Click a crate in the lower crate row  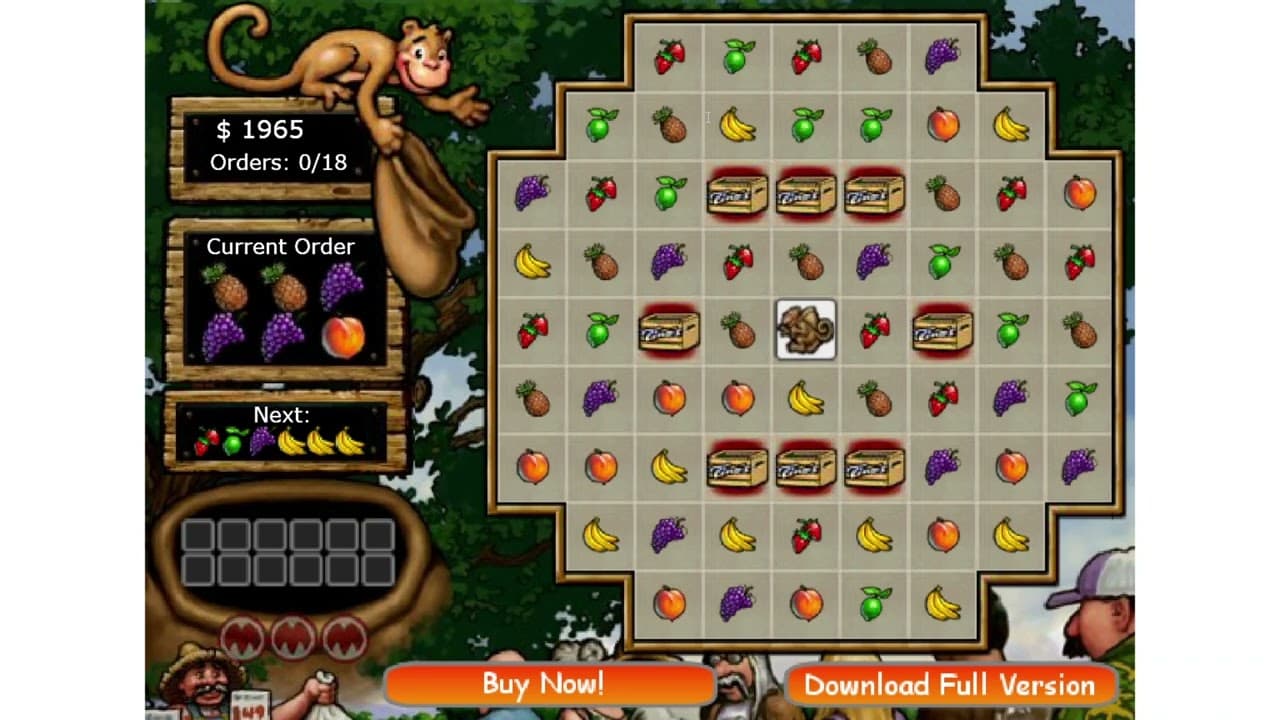point(806,467)
